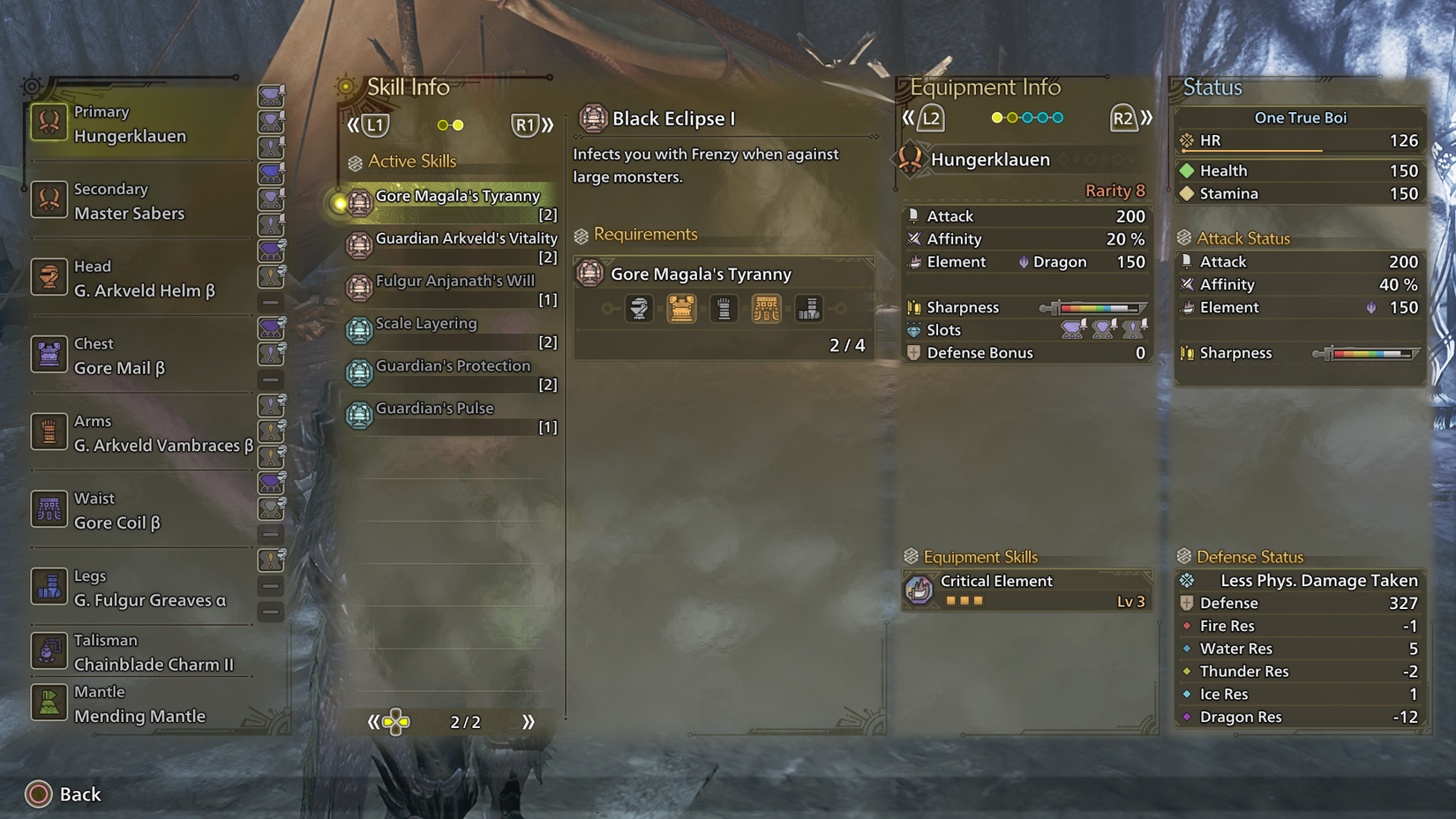Select the Primary weapon Hungerklauen icon
Image resolution: width=1456 pixels, height=819 pixels.
pos(49,124)
